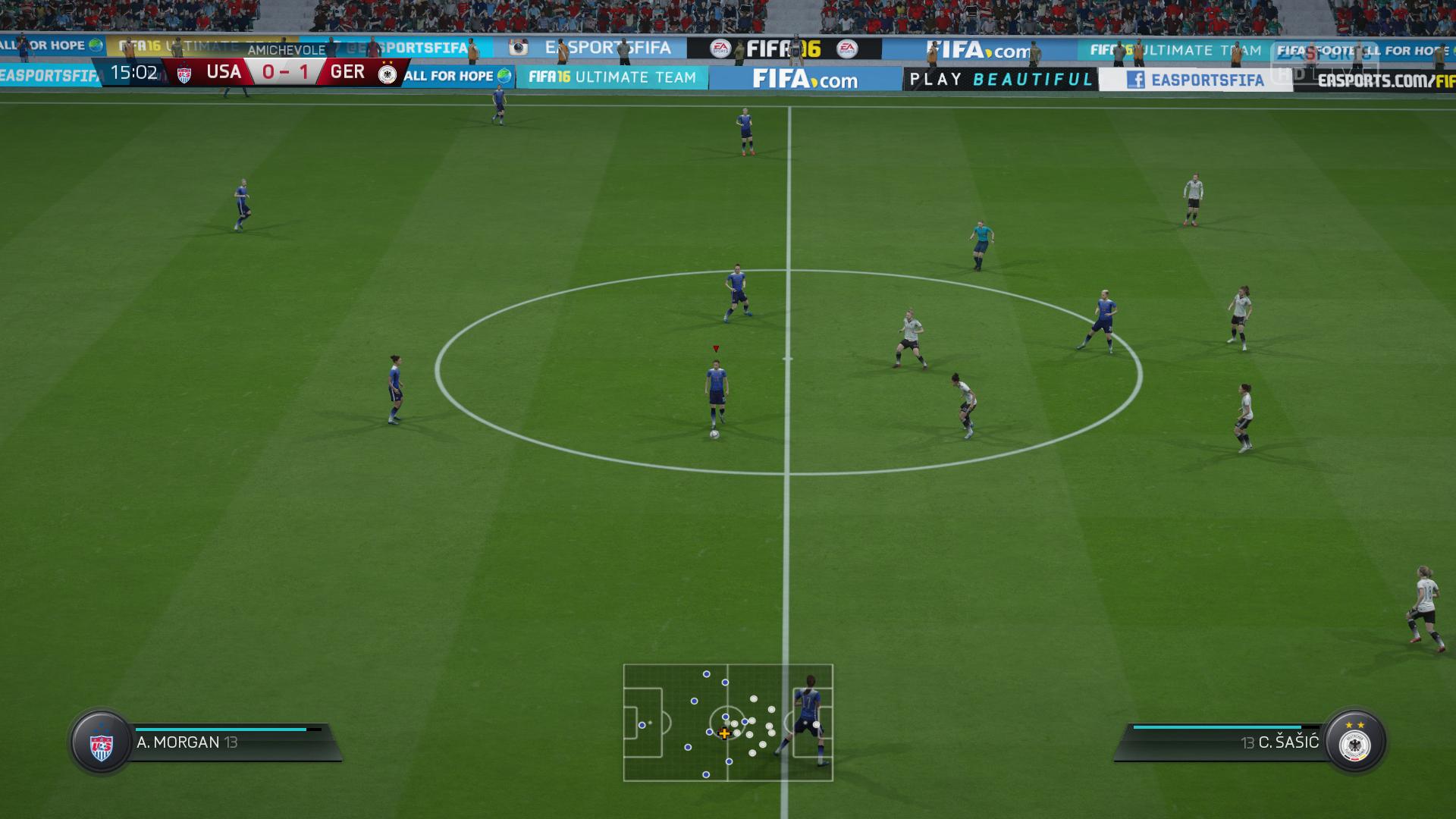Click the pitch radar minimap
Image resolution: width=1456 pixels, height=819 pixels.
coord(728,723)
